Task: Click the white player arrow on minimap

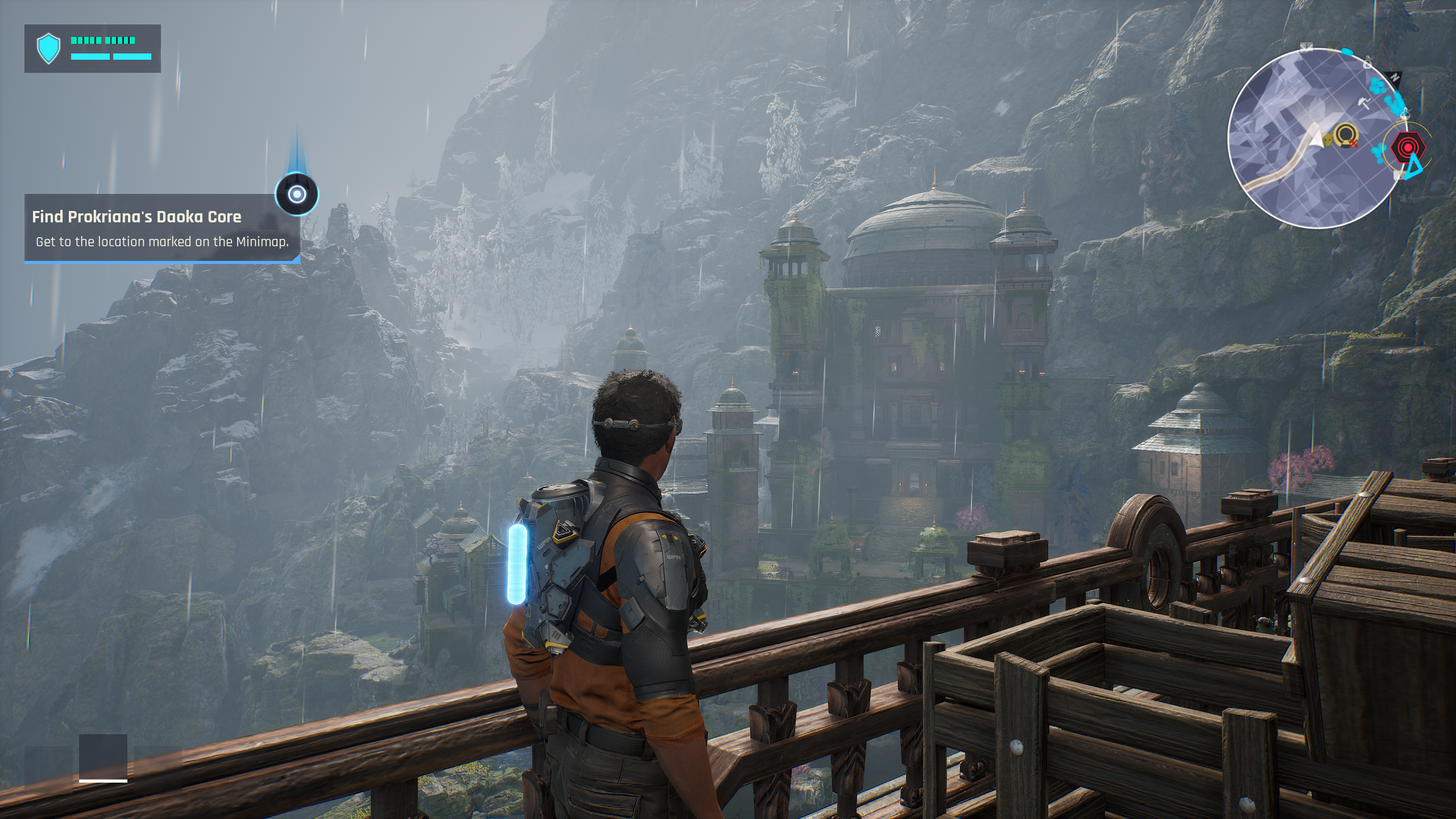Action: (x=1316, y=138)
